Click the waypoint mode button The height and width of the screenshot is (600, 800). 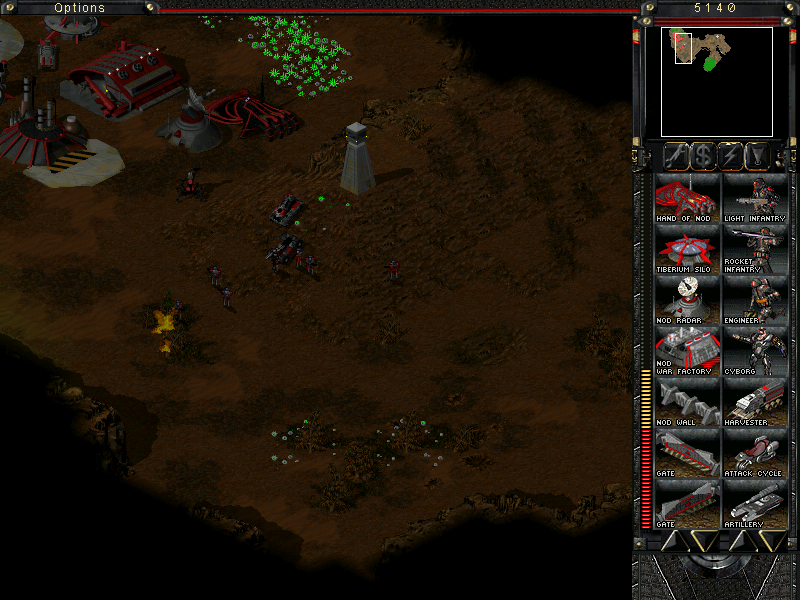pyautogui.click(x=760, y=155)
